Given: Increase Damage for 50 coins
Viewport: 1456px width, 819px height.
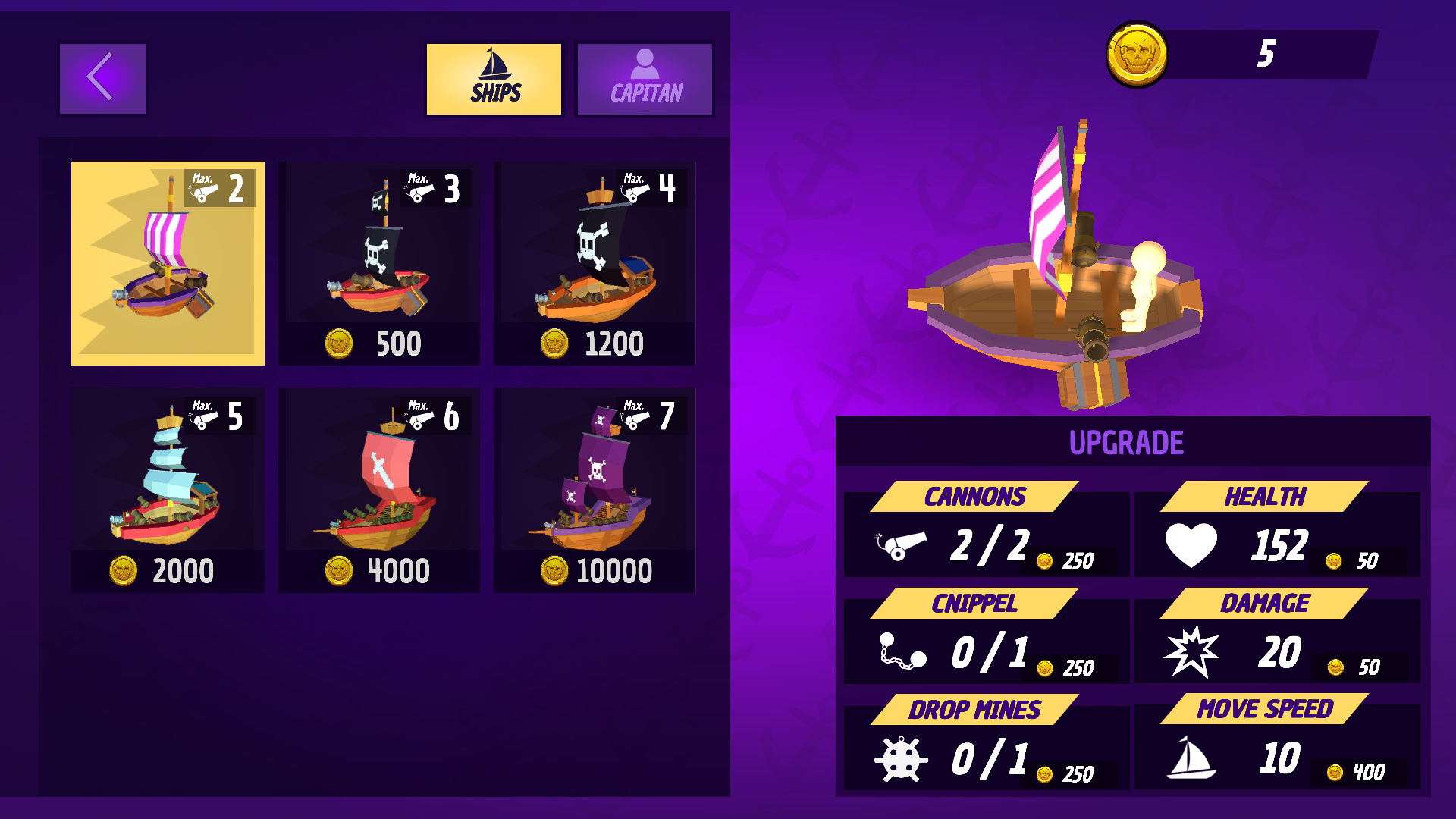Looking at the screenshot, I should (x=1358, y=667).
